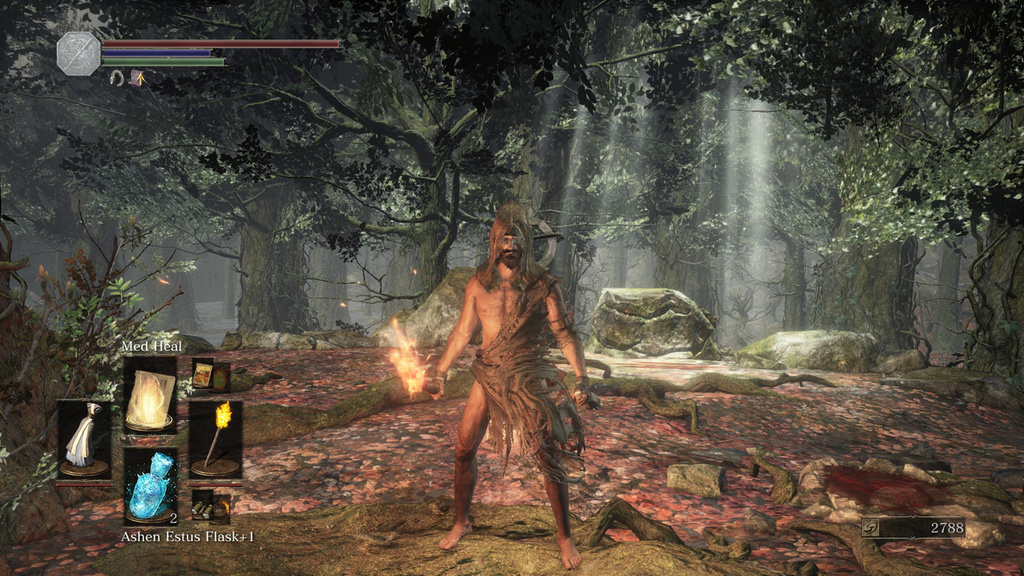Click the purple buff icon with yellow arrow
The width and height of the screenshot is (1024, 576).
click(x=136, y=78)
